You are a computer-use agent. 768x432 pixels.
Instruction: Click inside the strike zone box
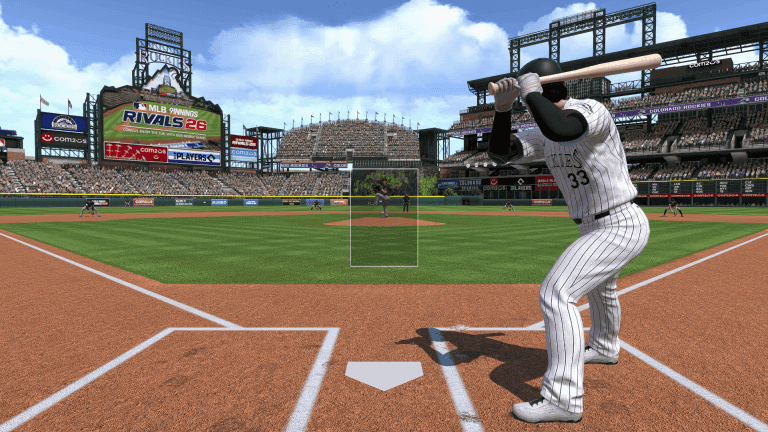pos(383,217)
